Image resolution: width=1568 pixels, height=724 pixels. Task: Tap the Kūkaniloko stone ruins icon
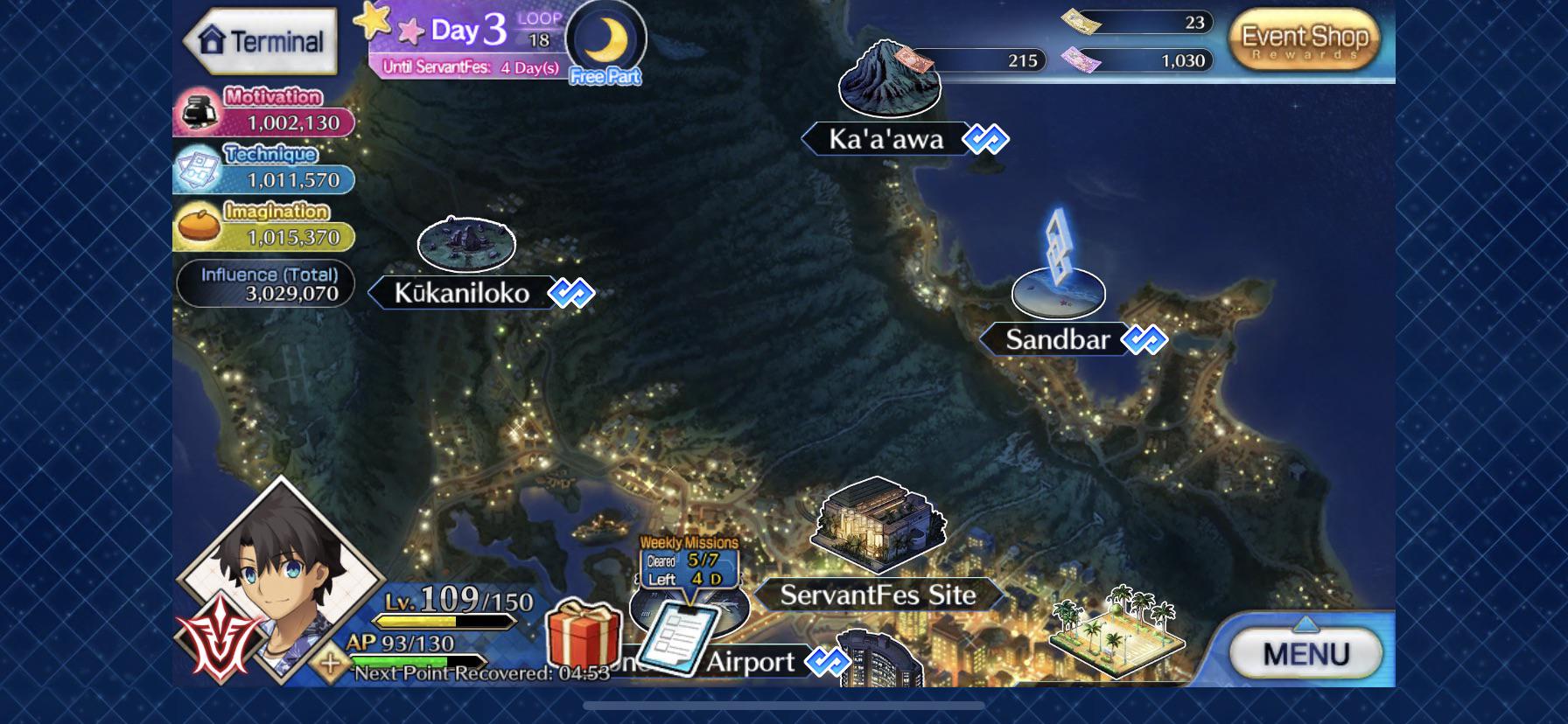tap(467, 246)
